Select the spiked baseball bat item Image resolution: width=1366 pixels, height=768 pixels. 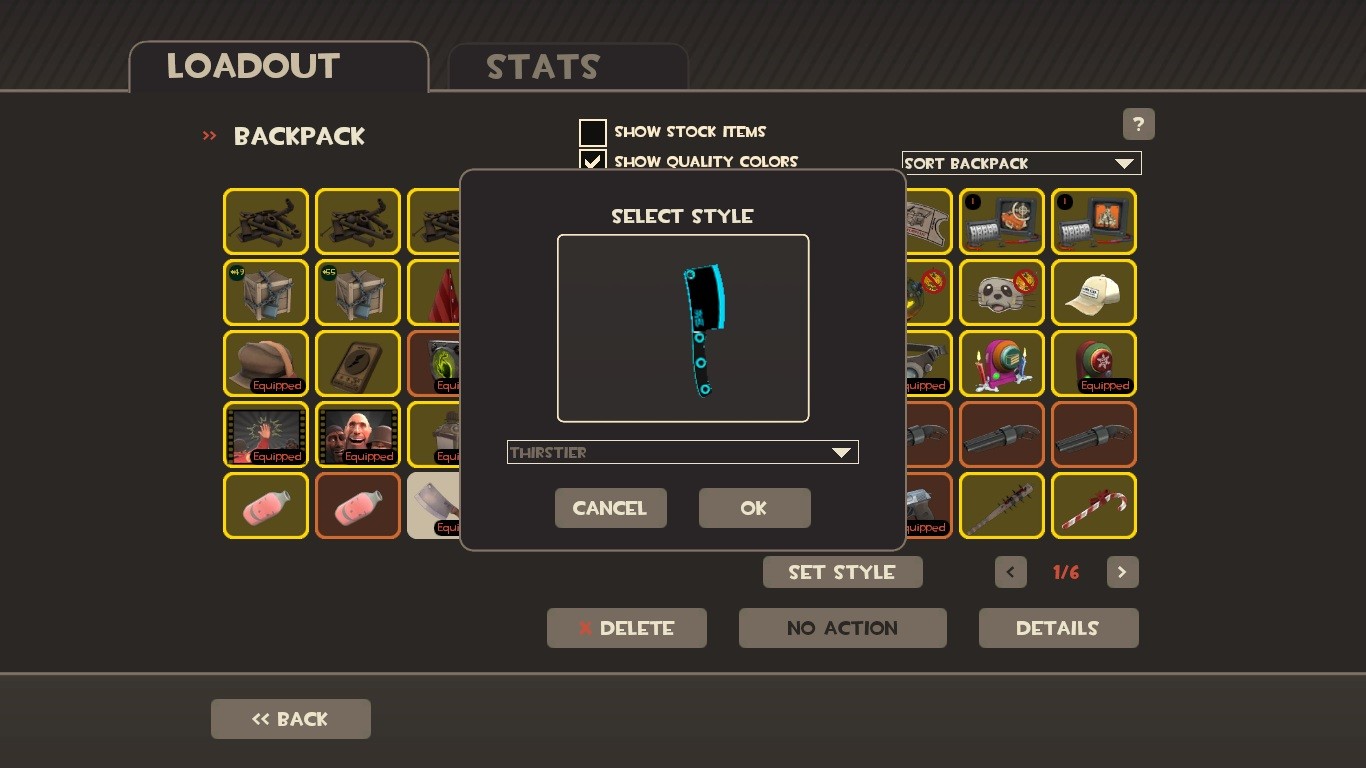(x=1001, y=505)
